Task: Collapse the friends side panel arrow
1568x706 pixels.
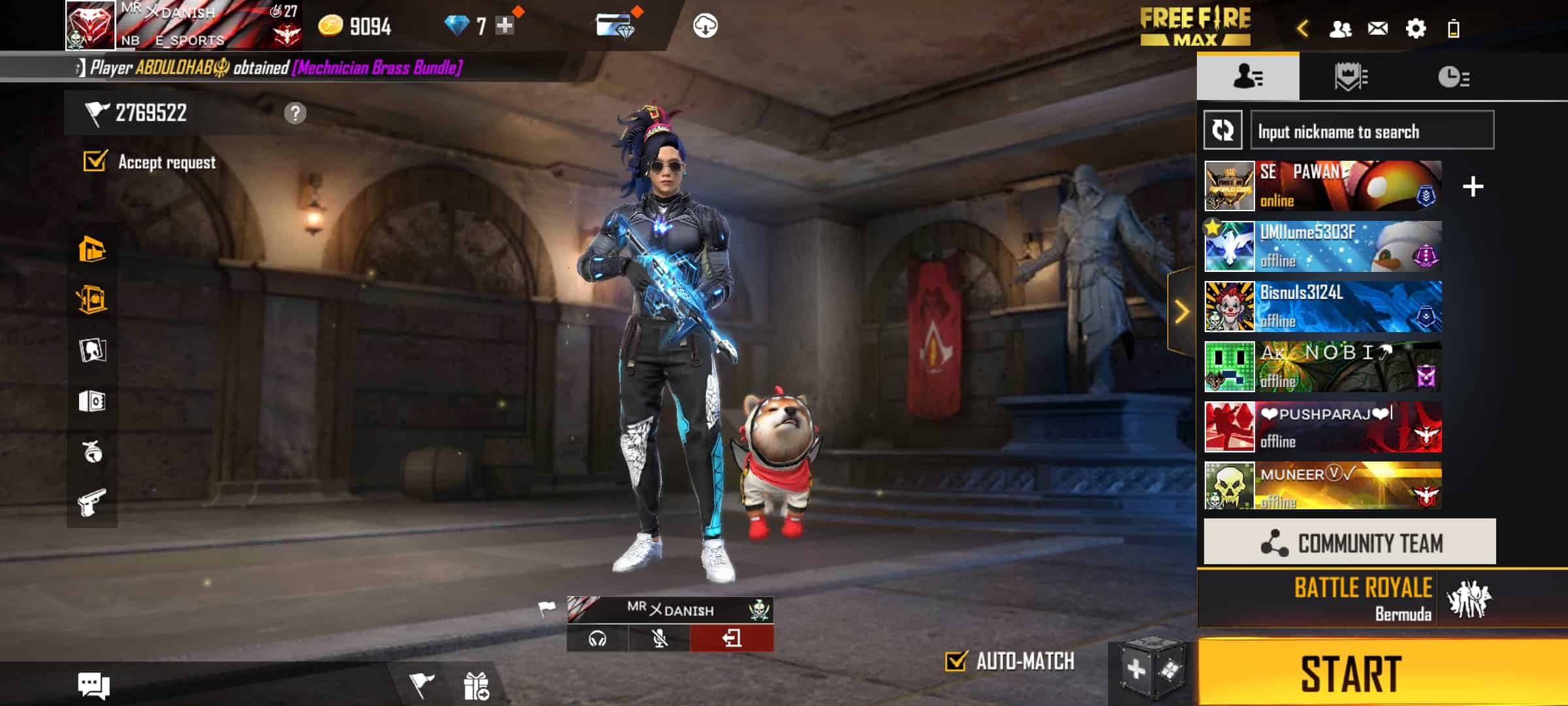Action: 1182,312
